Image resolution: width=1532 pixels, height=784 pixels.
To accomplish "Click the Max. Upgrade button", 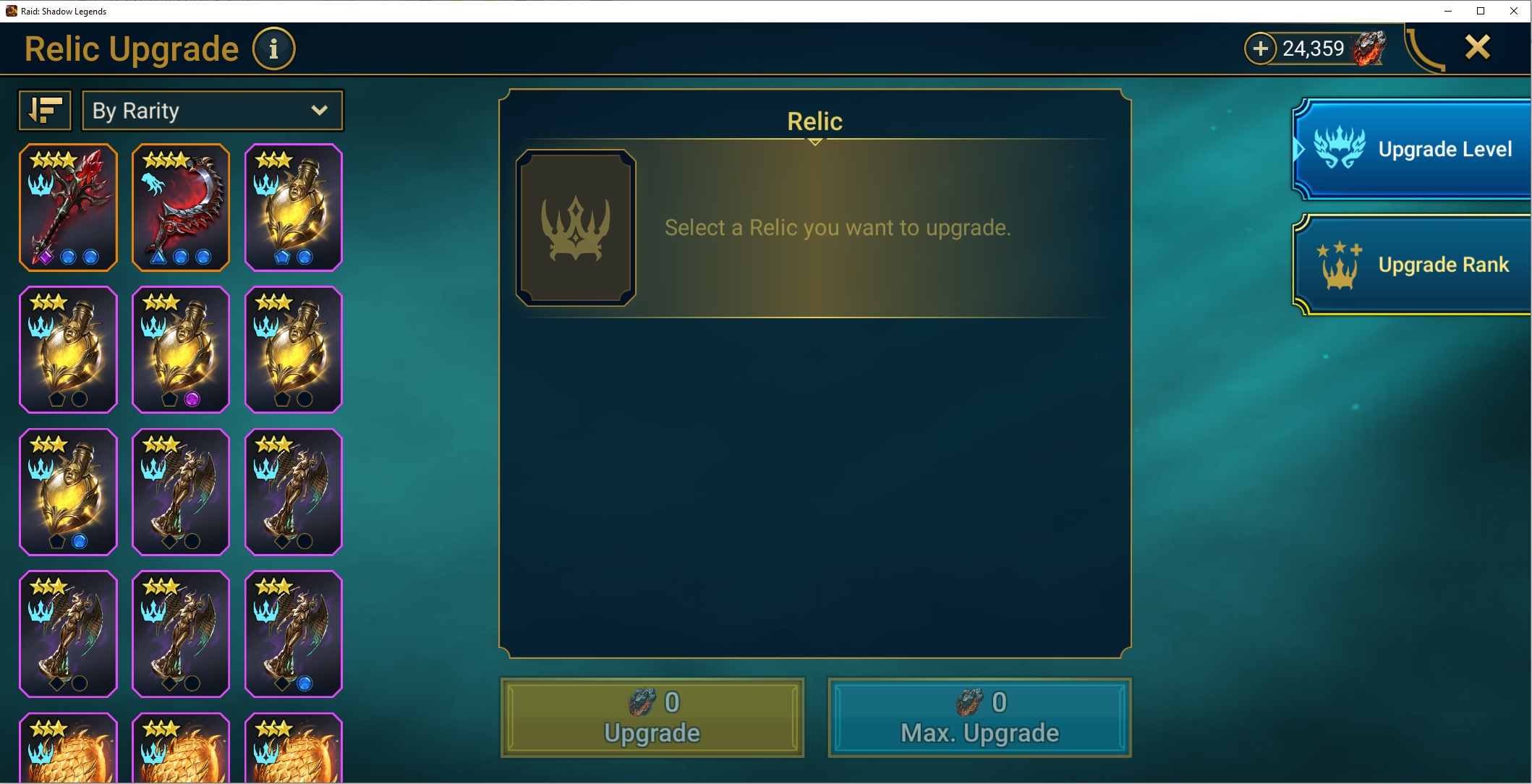I will tap(979, 717).
